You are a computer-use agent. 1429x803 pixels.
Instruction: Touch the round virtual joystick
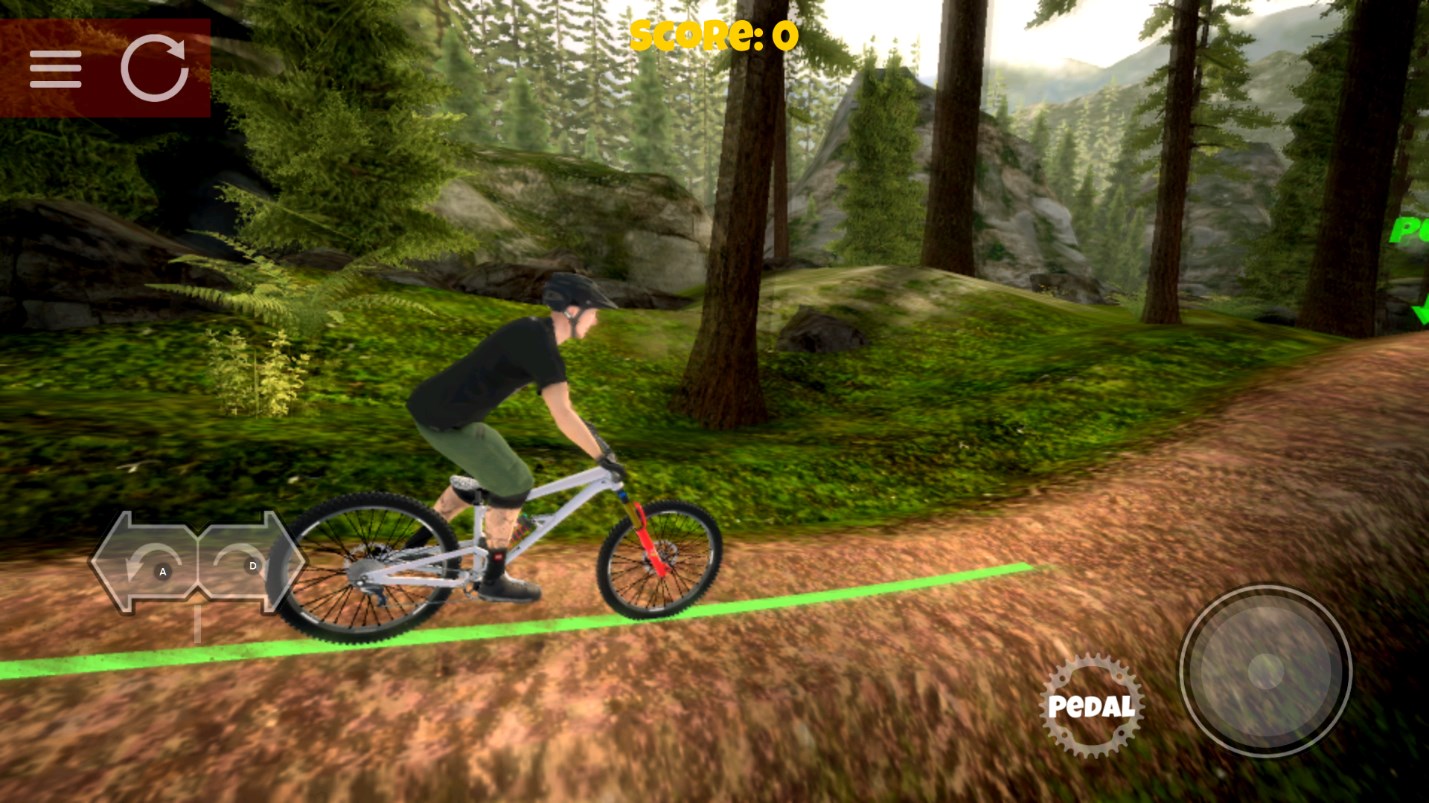tap(1265, 671)
